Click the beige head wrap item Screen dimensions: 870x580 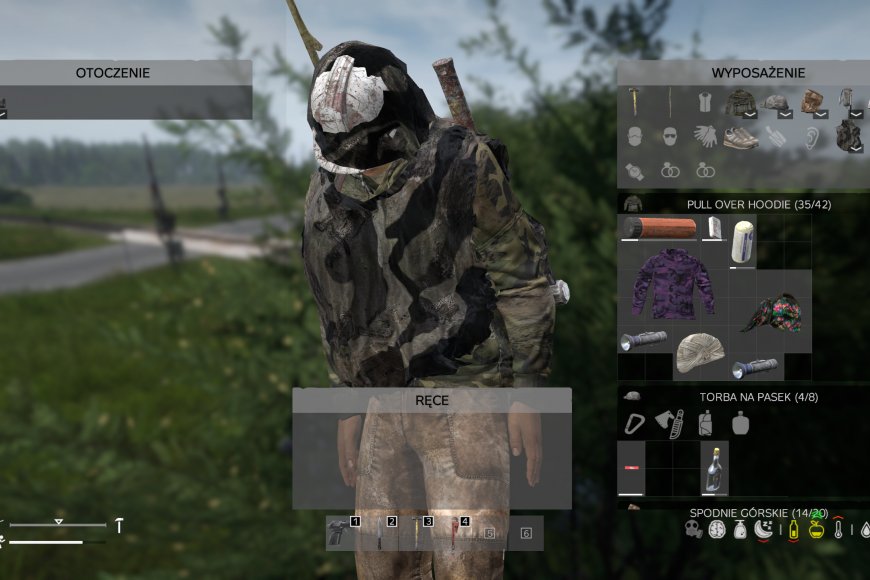[x=699, y=352]
